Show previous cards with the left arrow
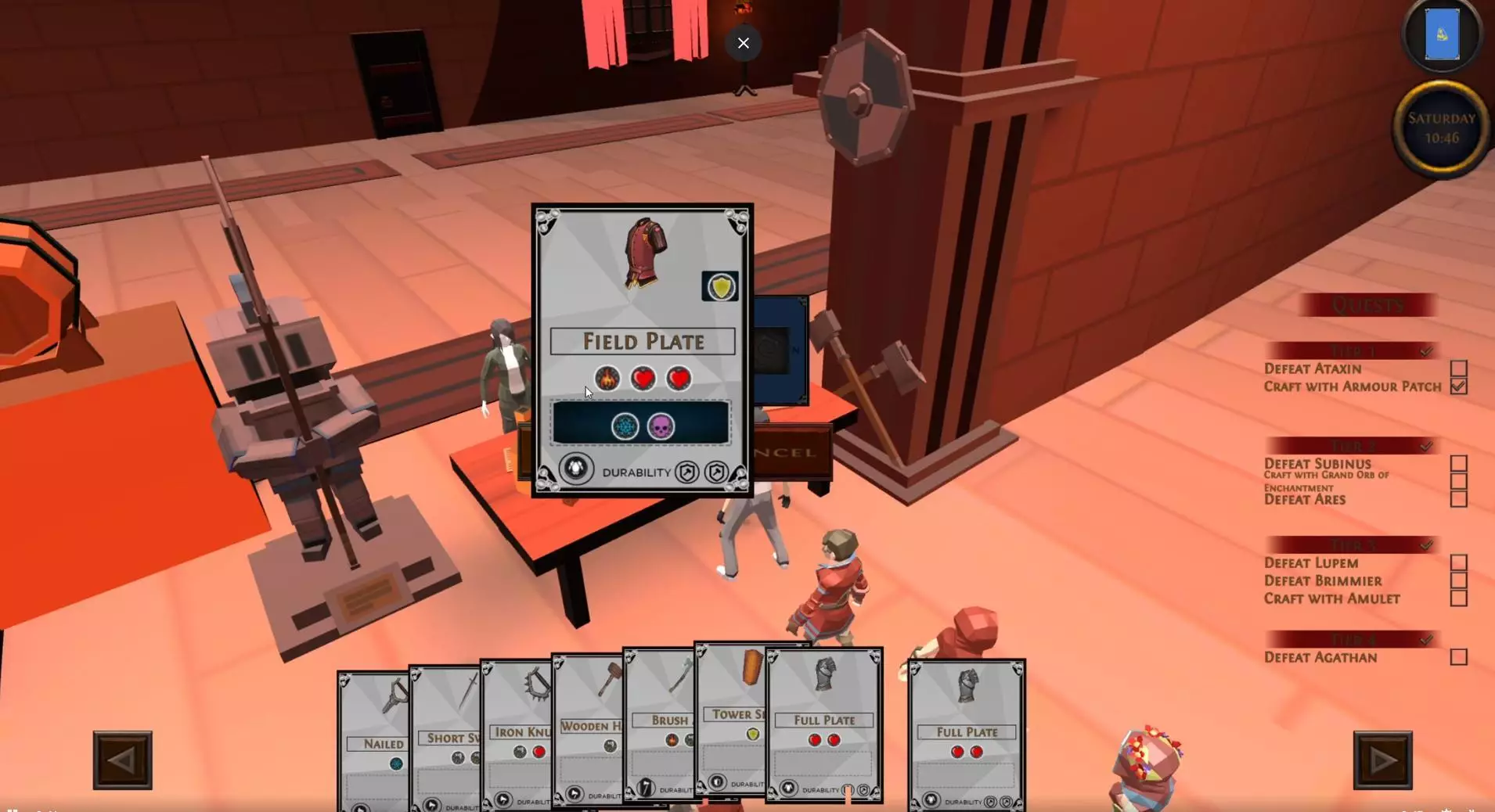Viewport: 1495px width, 812px height. coord(123,760)
